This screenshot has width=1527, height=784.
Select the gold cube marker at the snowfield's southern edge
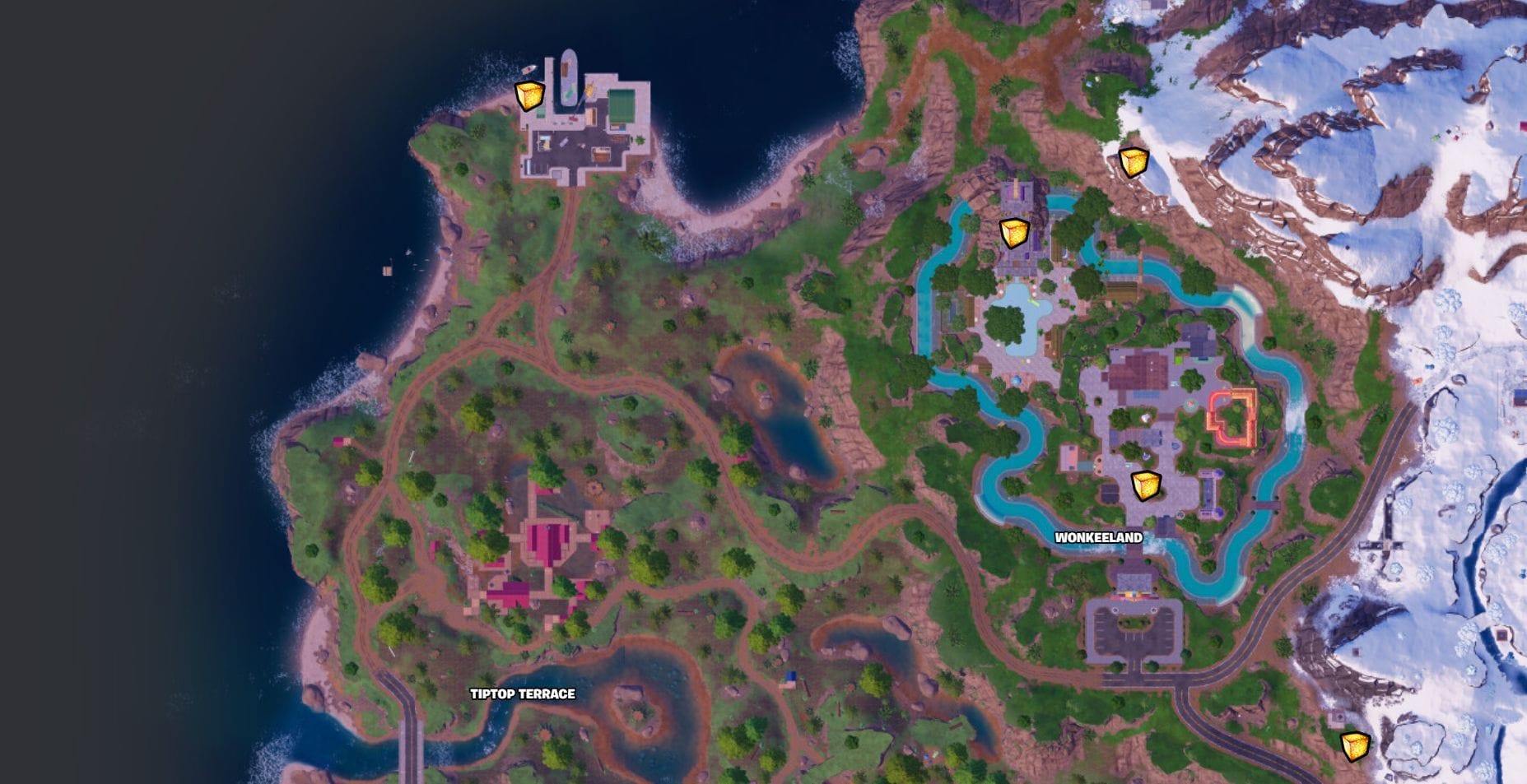[1354, 746]
